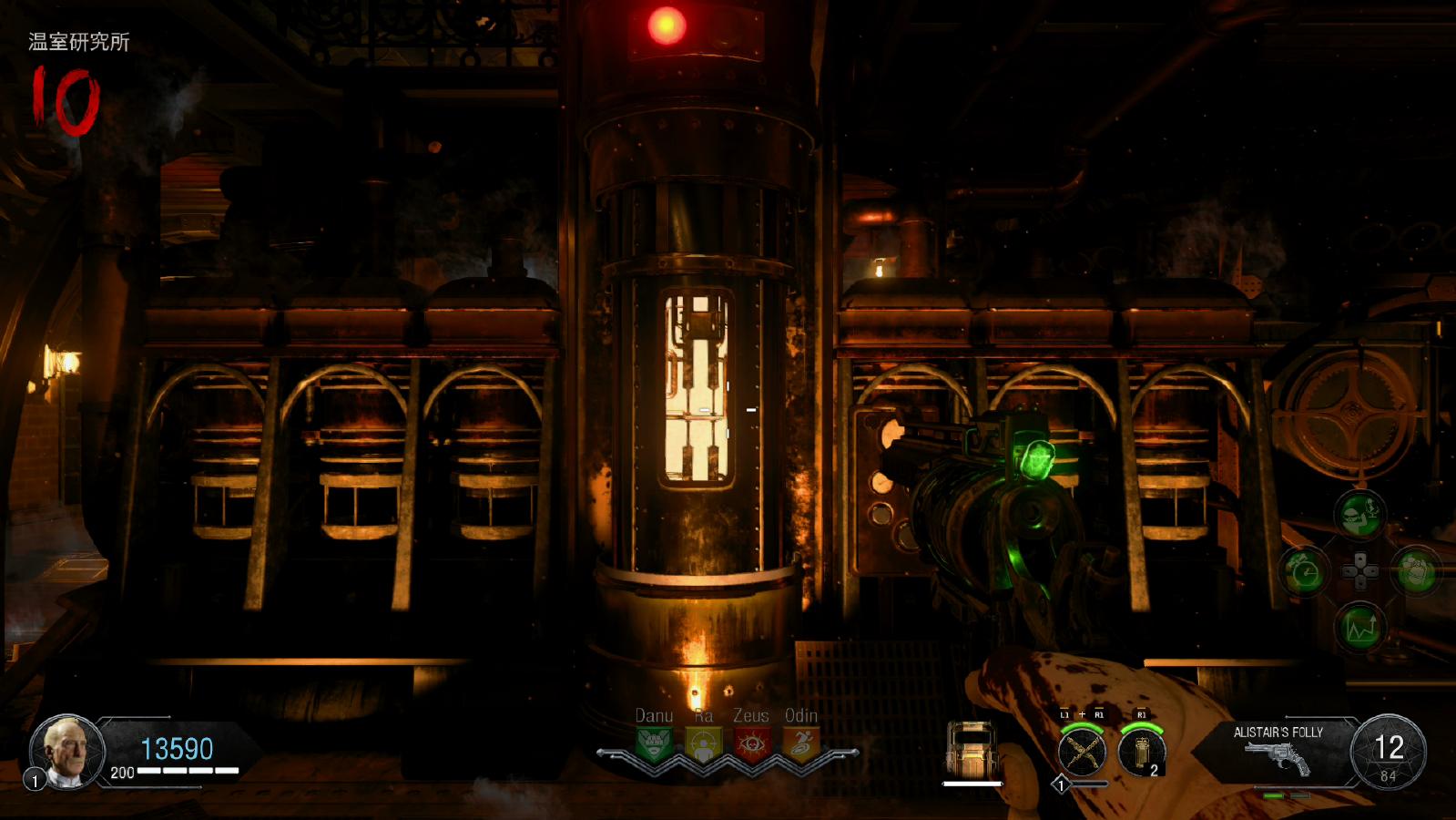This screenshot has width=1456, height=820.
Task: Click the player character portrait
Action: [67, 751]
